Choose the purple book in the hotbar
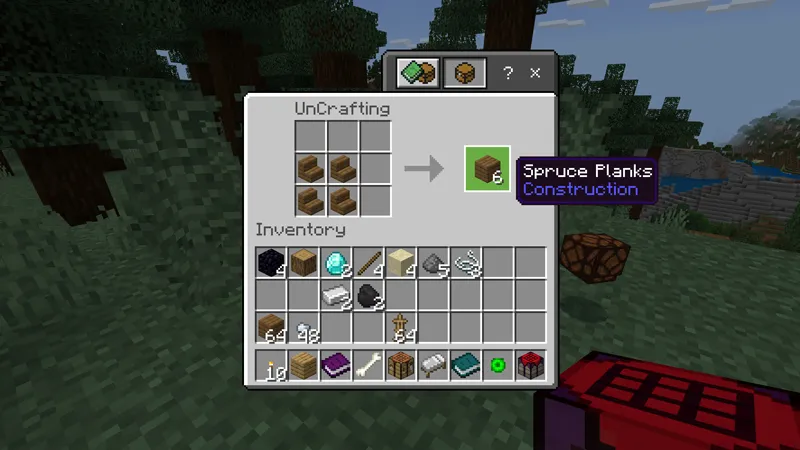 point(336,365)
